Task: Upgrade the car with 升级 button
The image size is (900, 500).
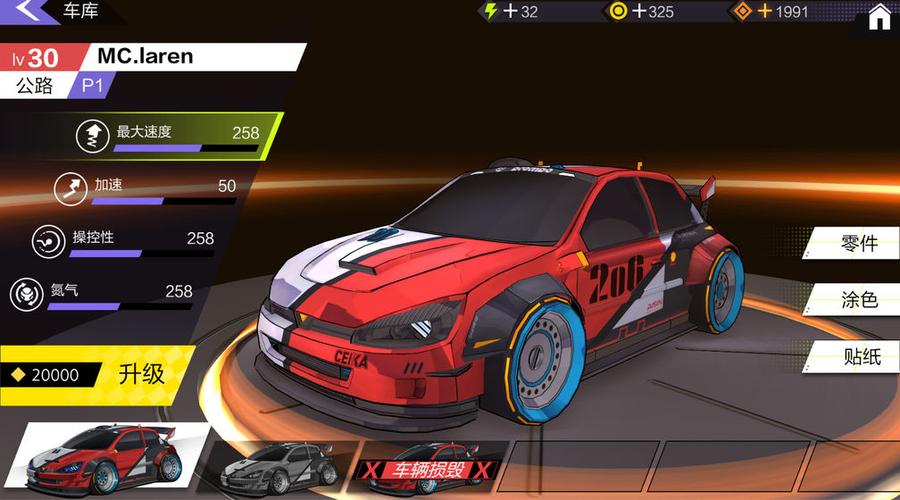Action: tap(141, 375)
